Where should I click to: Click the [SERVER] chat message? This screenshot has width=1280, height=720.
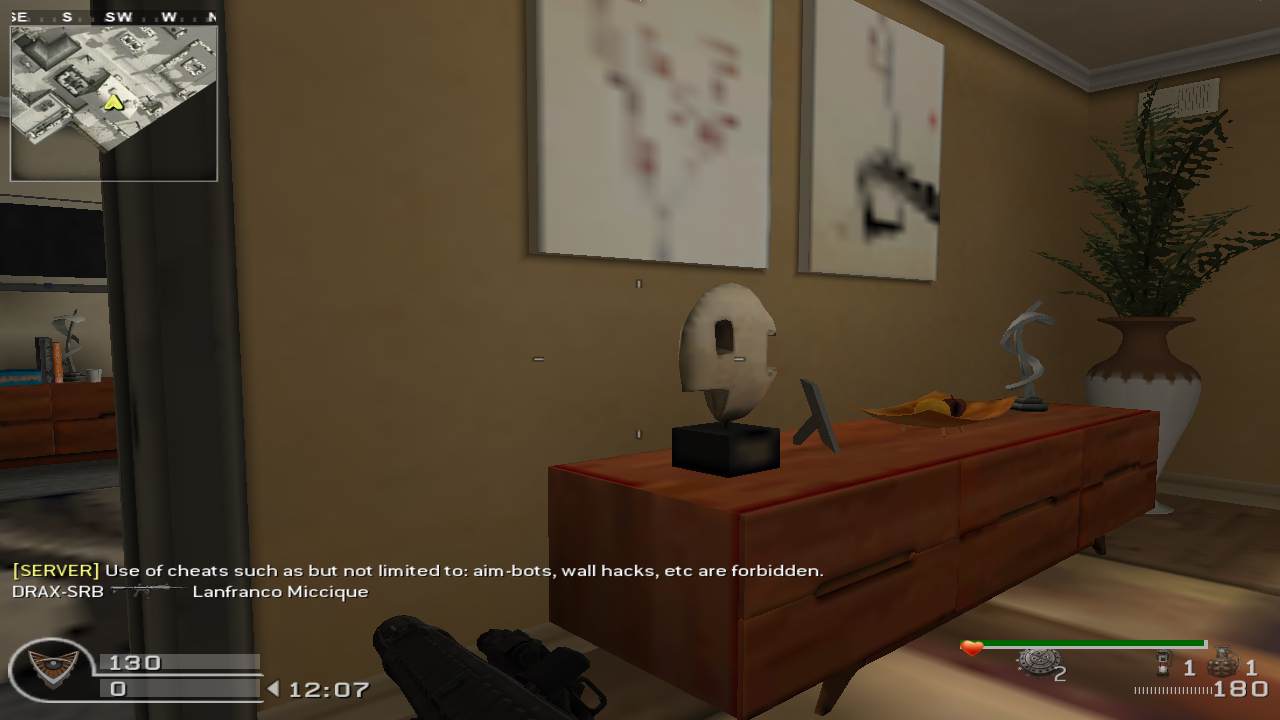(417, 571)
